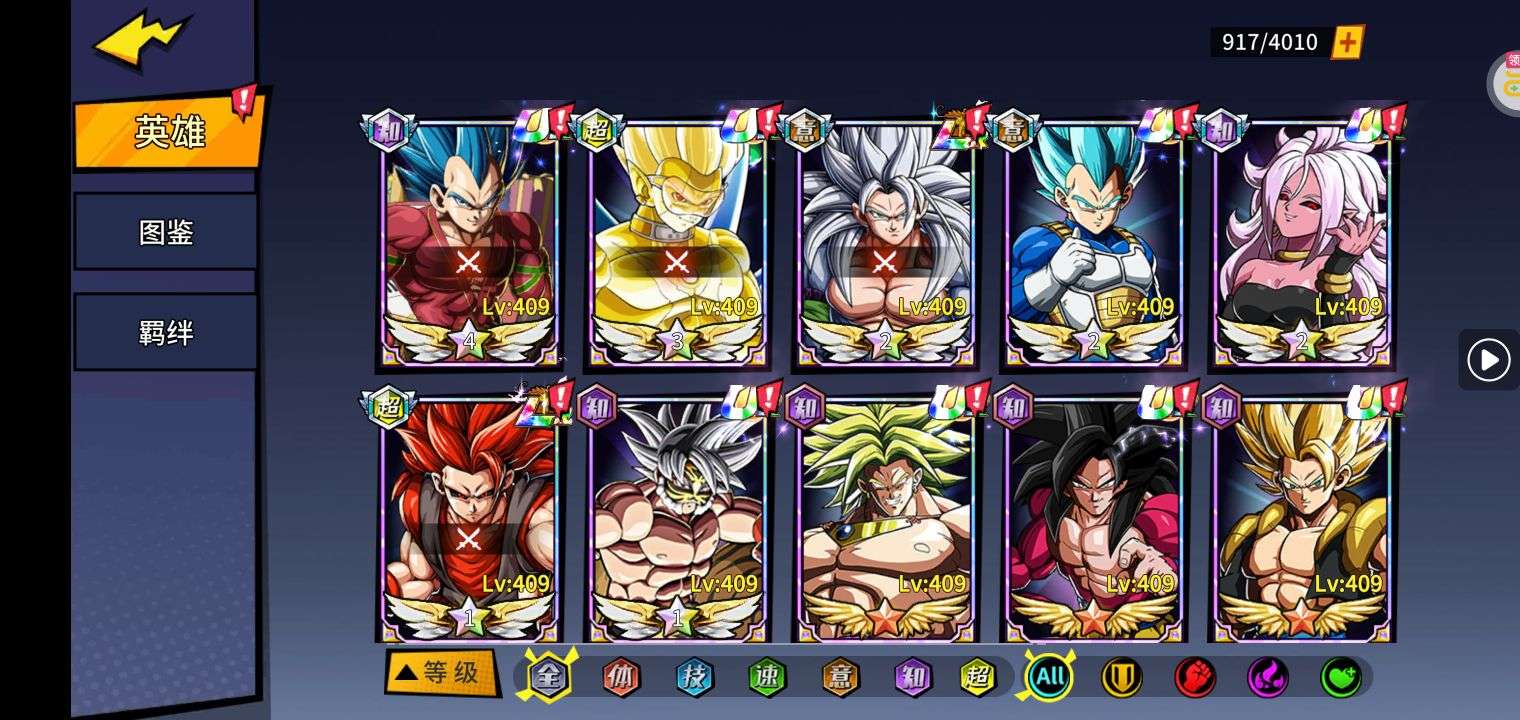Image resolution: width=1520 pixels, height=720 pixels.
Task: Expand hero capacity with the plus button
Action: coord(1348,42)
